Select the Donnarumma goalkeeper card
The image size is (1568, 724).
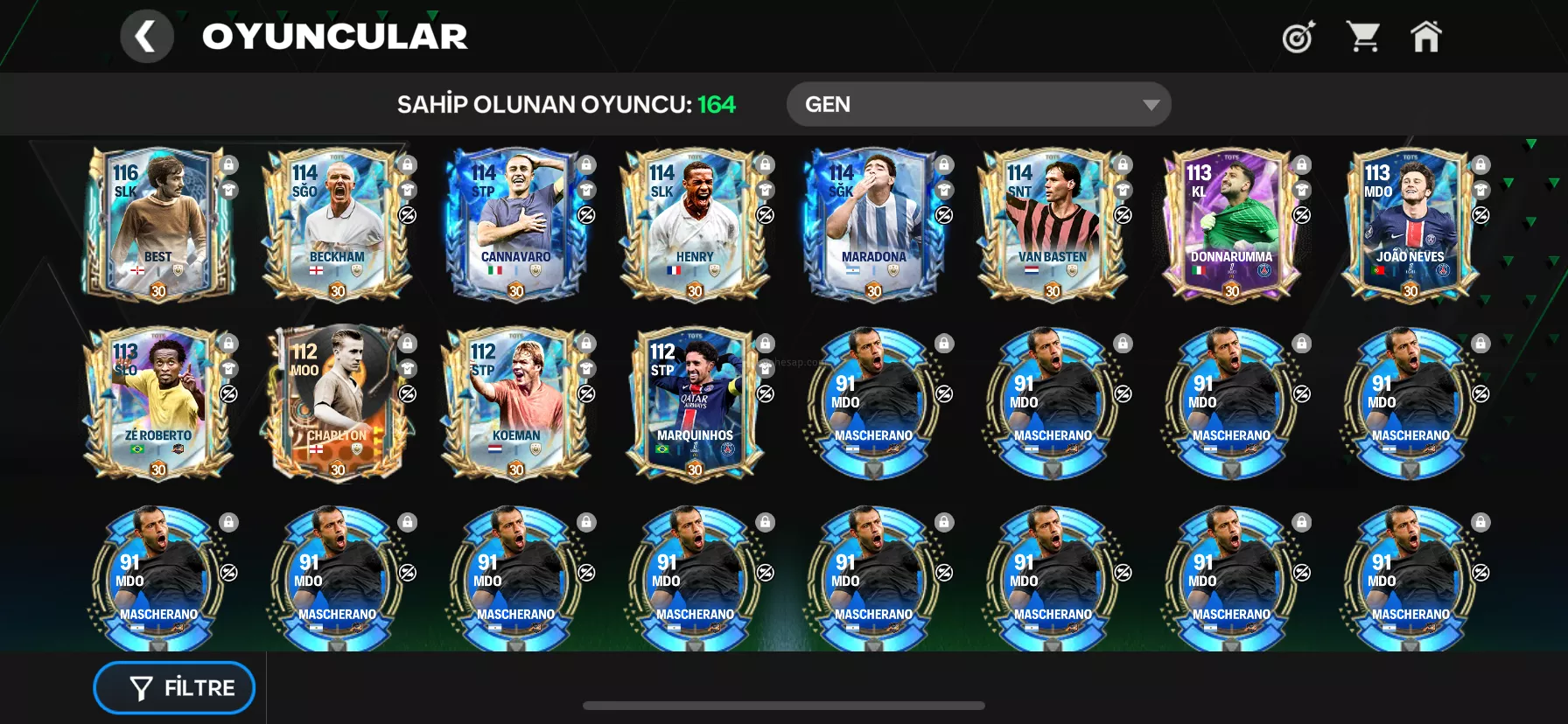pos(1231,225)
